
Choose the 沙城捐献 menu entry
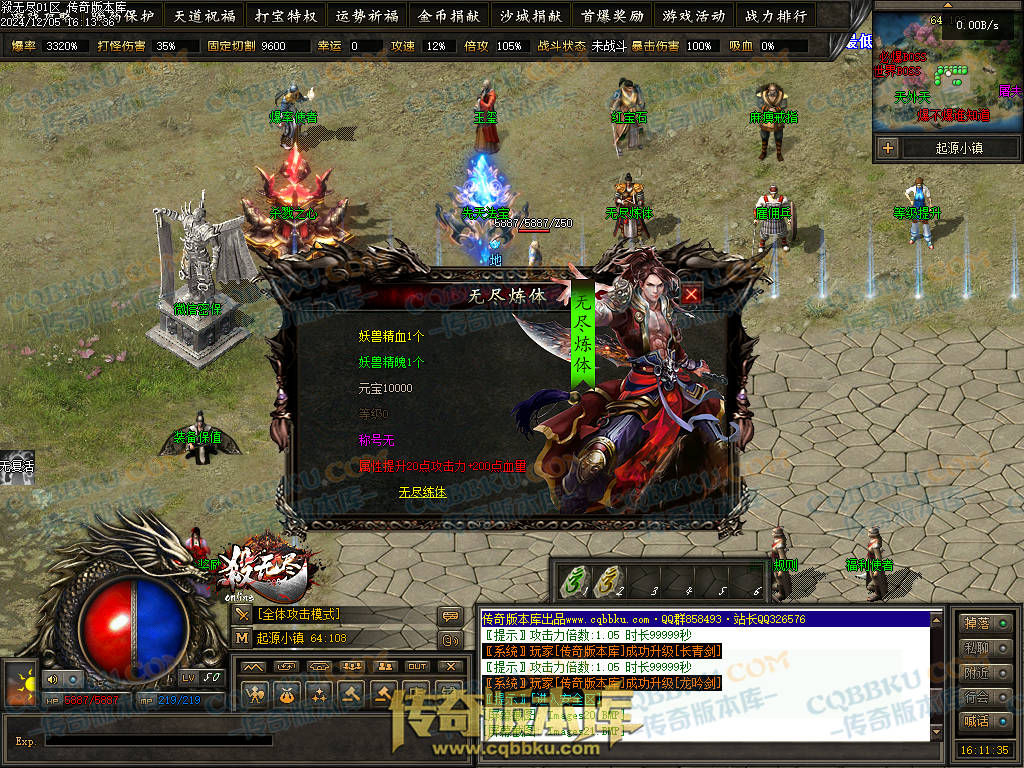[530, 15]
